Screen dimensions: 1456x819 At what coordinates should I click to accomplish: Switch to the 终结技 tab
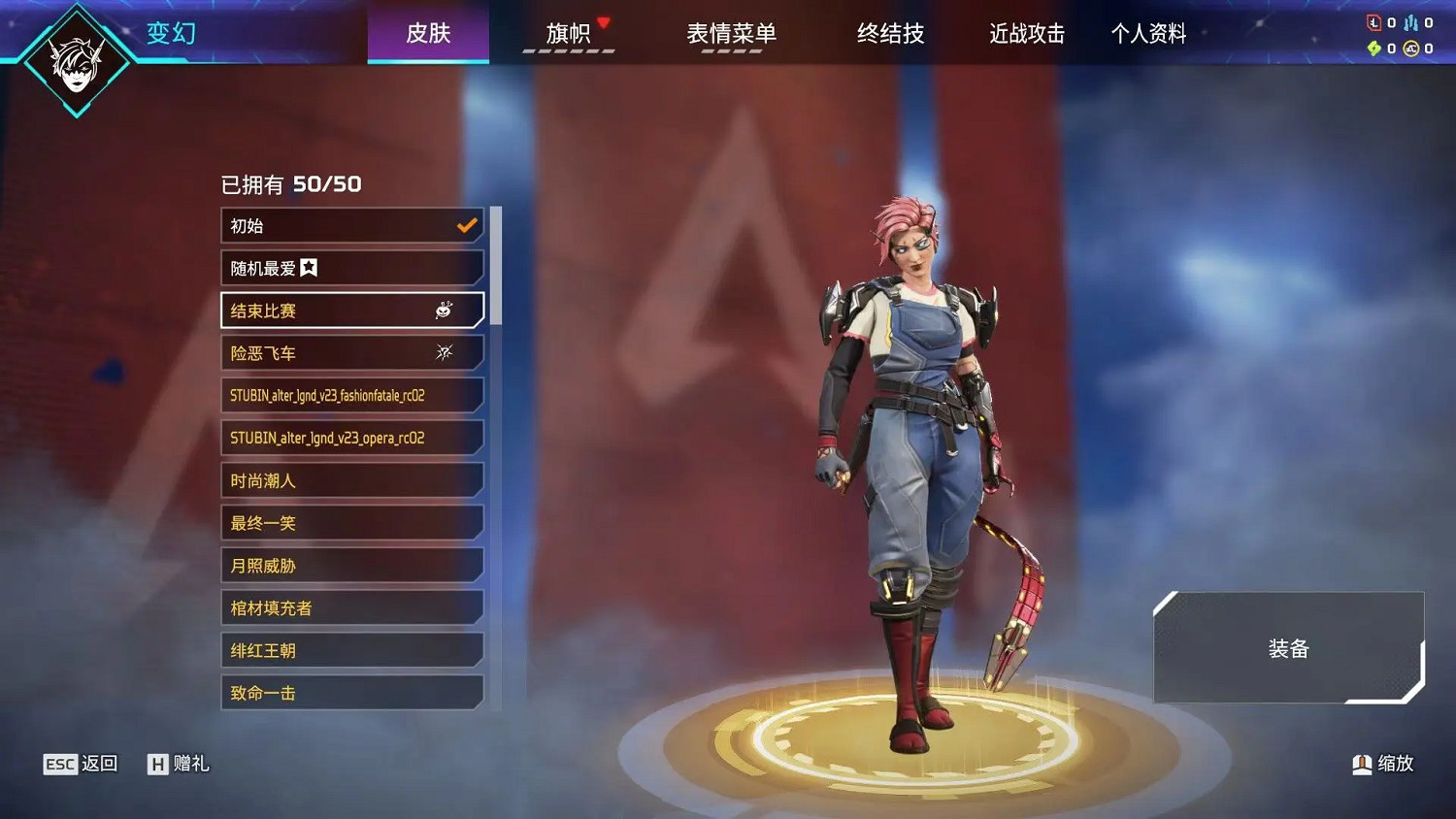pyautogui.click(x=890, y=34)
